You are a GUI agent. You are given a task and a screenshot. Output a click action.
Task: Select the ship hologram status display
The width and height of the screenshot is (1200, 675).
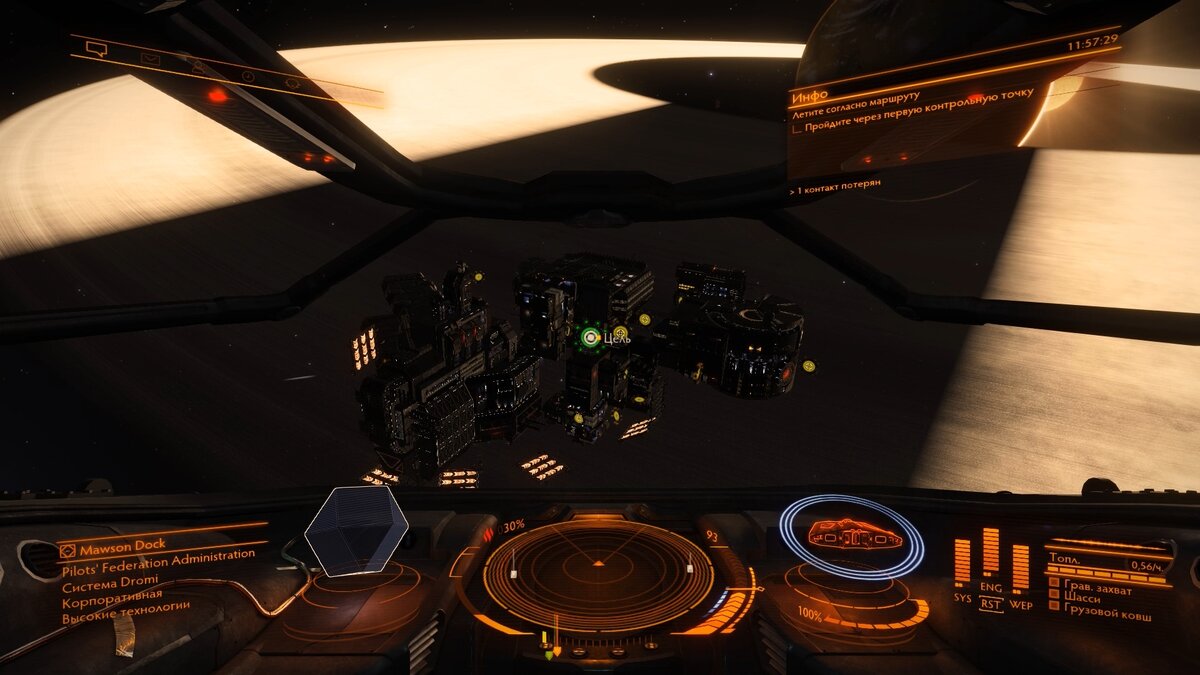[x=852, y=535]
